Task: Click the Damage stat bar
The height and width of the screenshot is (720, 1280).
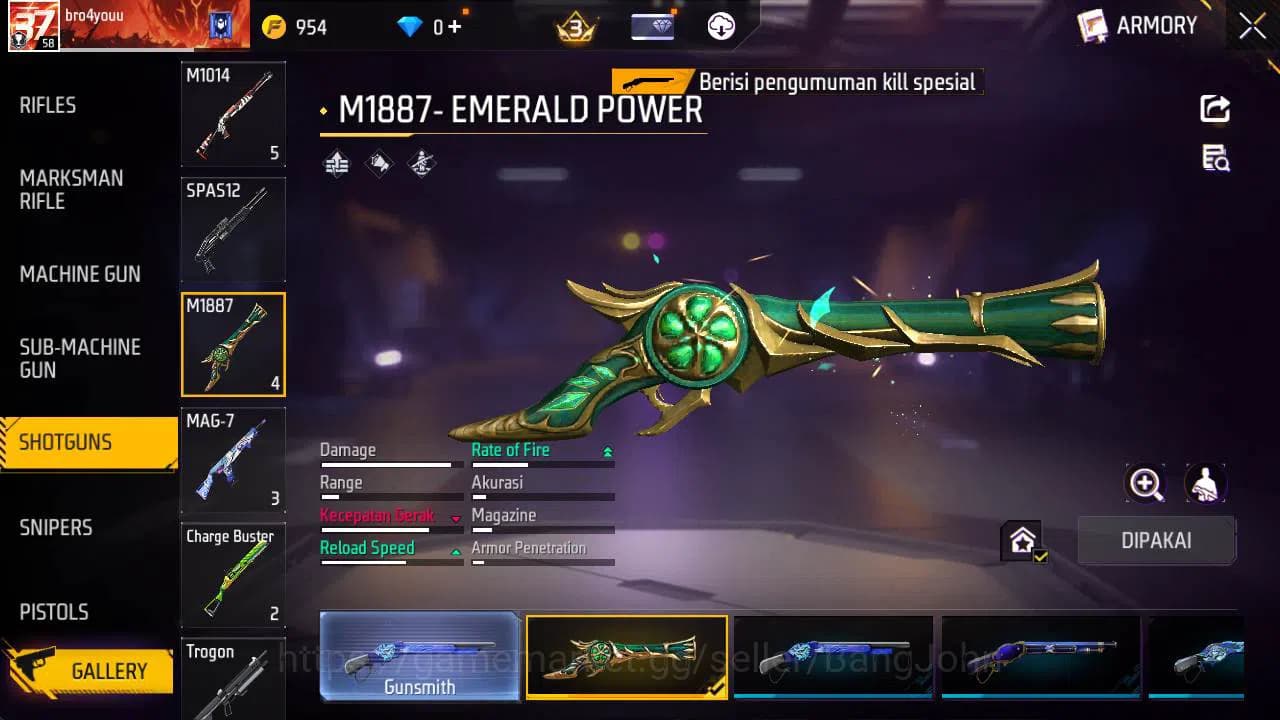Action: click(389, 464)
